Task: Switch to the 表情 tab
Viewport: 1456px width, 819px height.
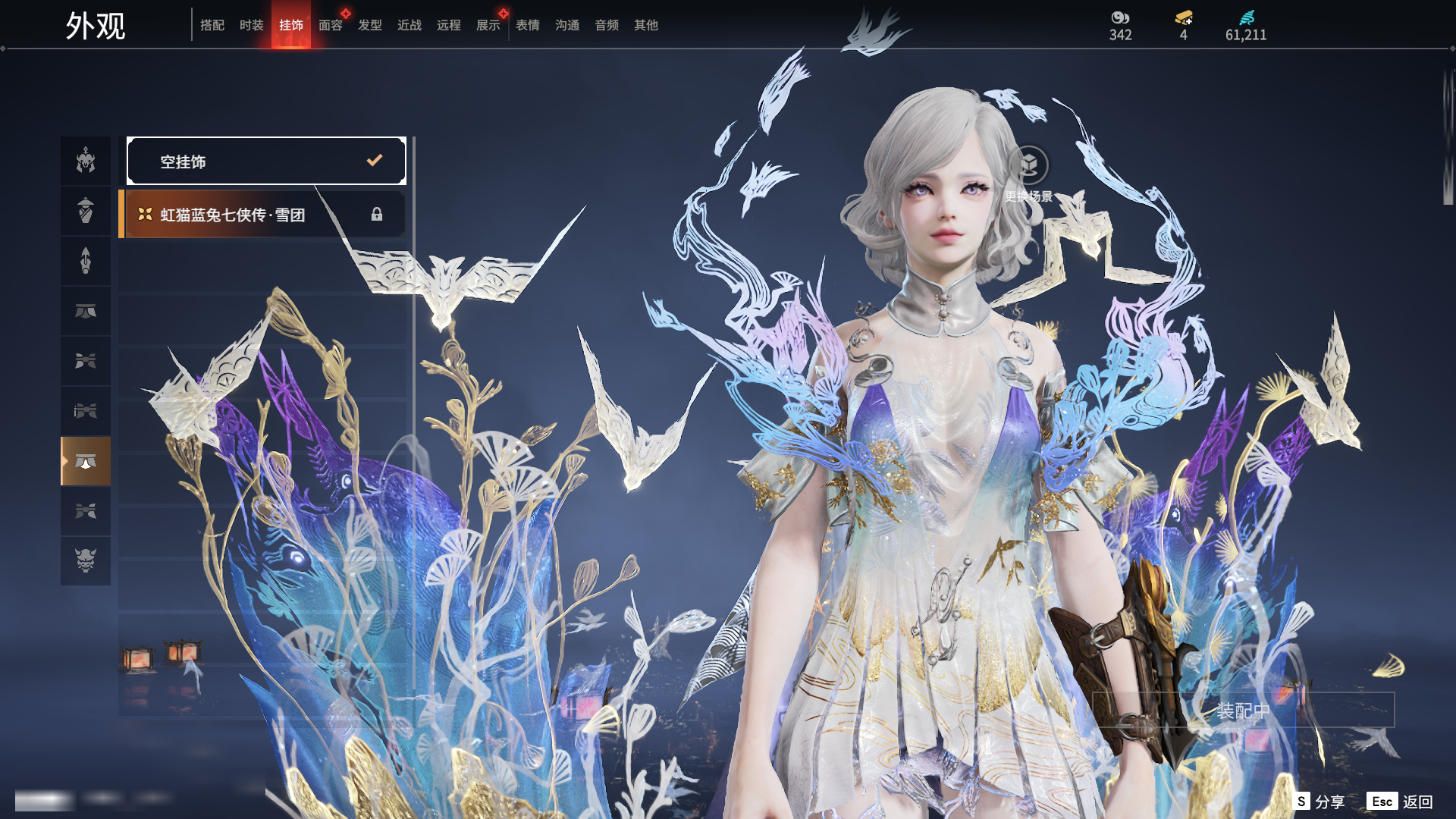Action: point(528,25)
